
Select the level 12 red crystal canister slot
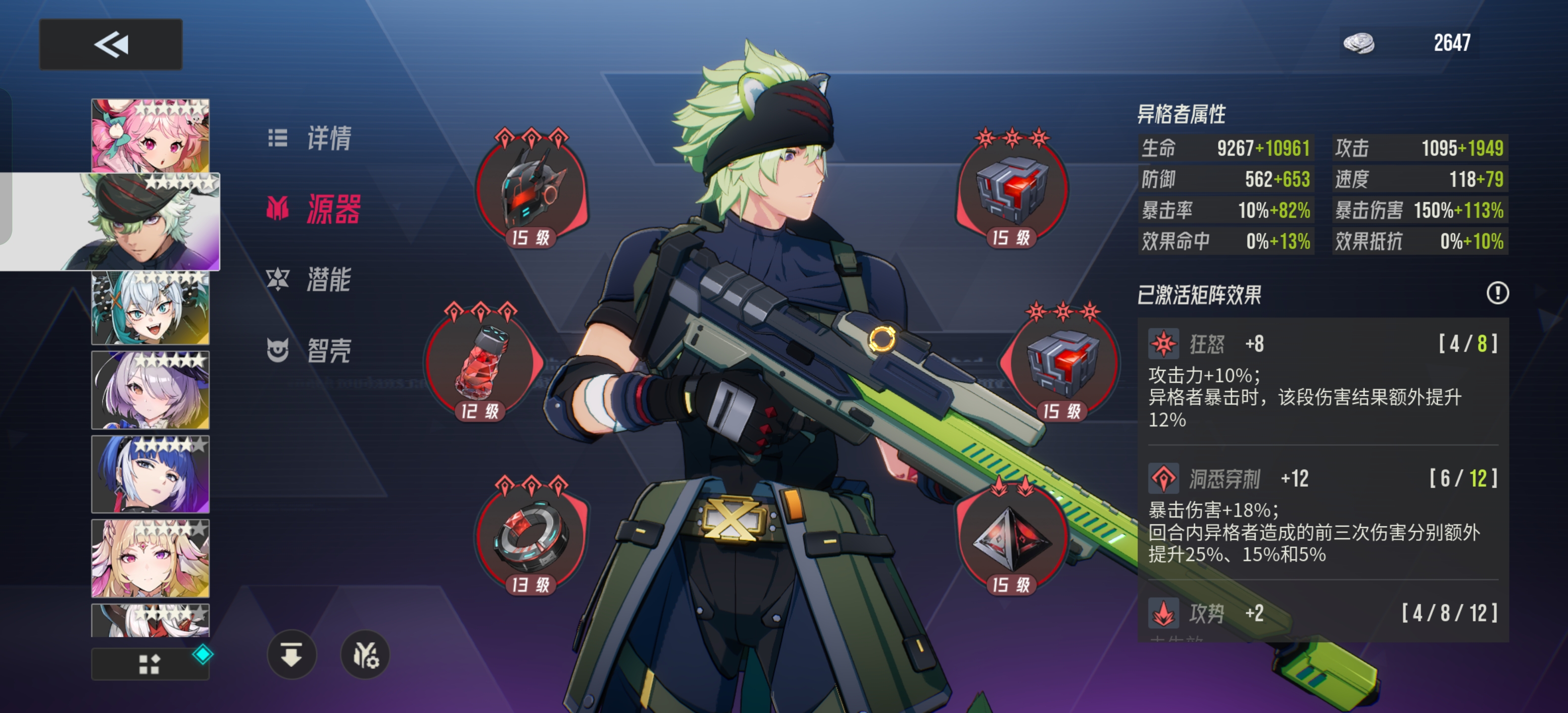pyautogui.click(x=480, y=363)
